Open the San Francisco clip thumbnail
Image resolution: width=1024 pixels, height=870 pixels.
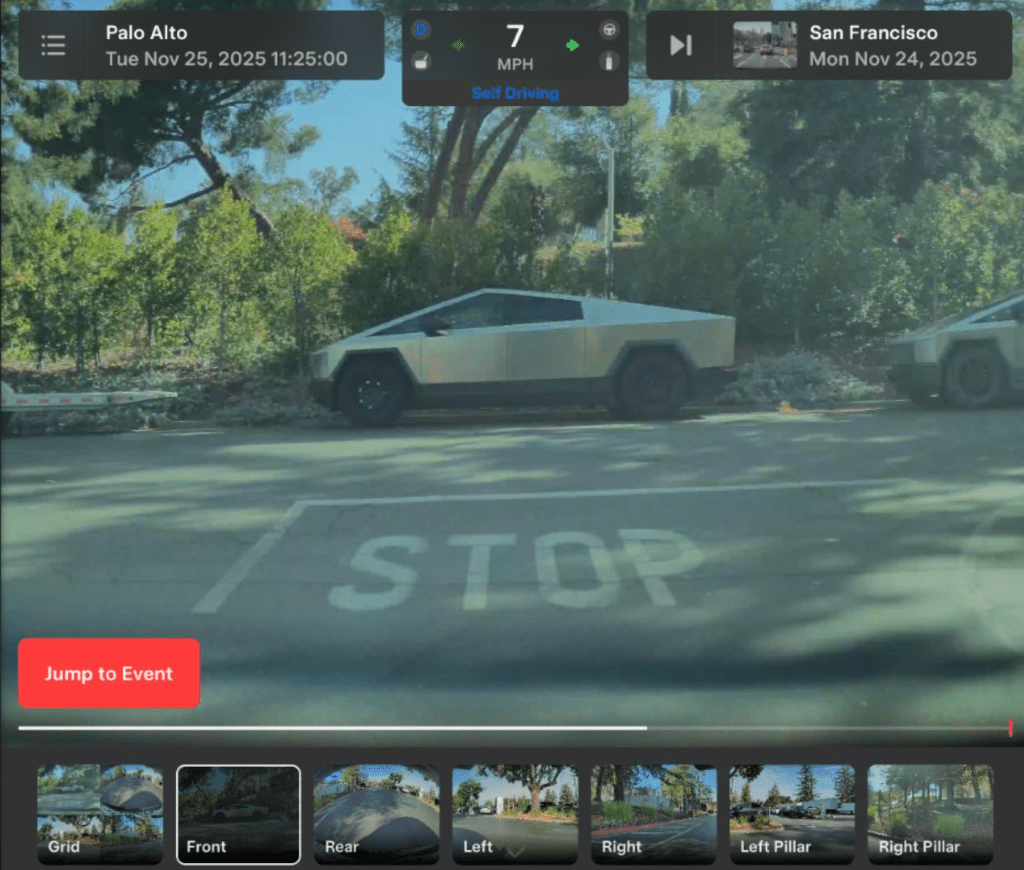tap(765, 45)
